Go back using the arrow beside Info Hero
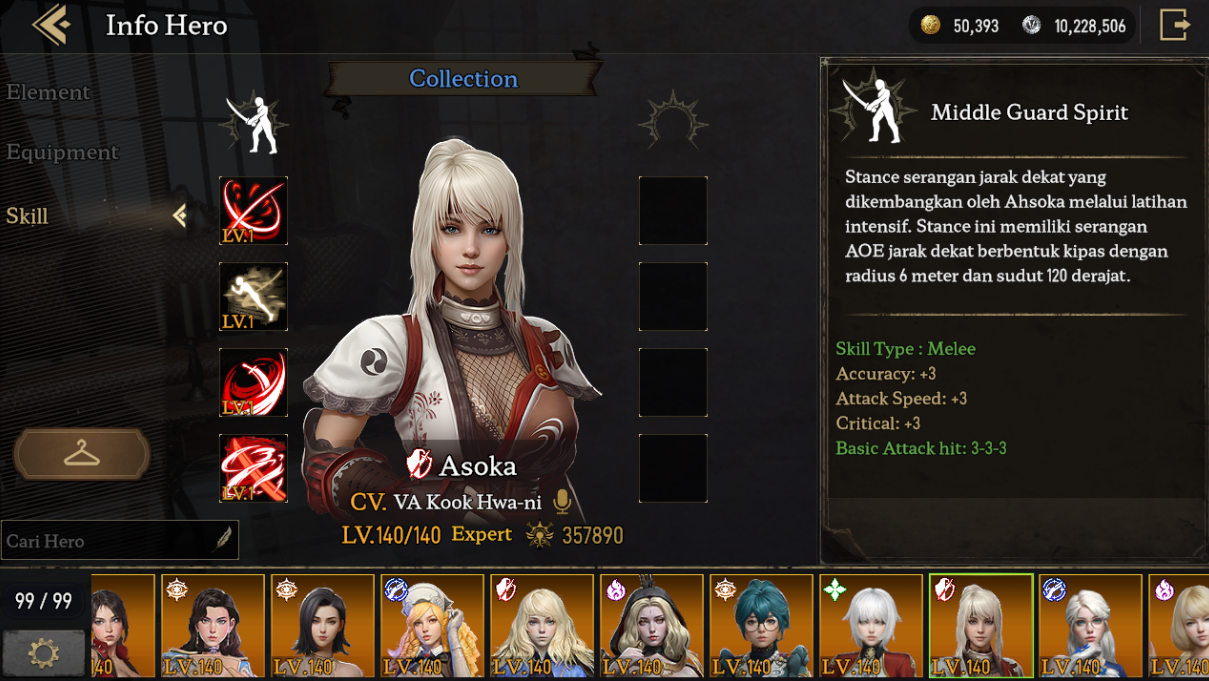 [51, 26]
